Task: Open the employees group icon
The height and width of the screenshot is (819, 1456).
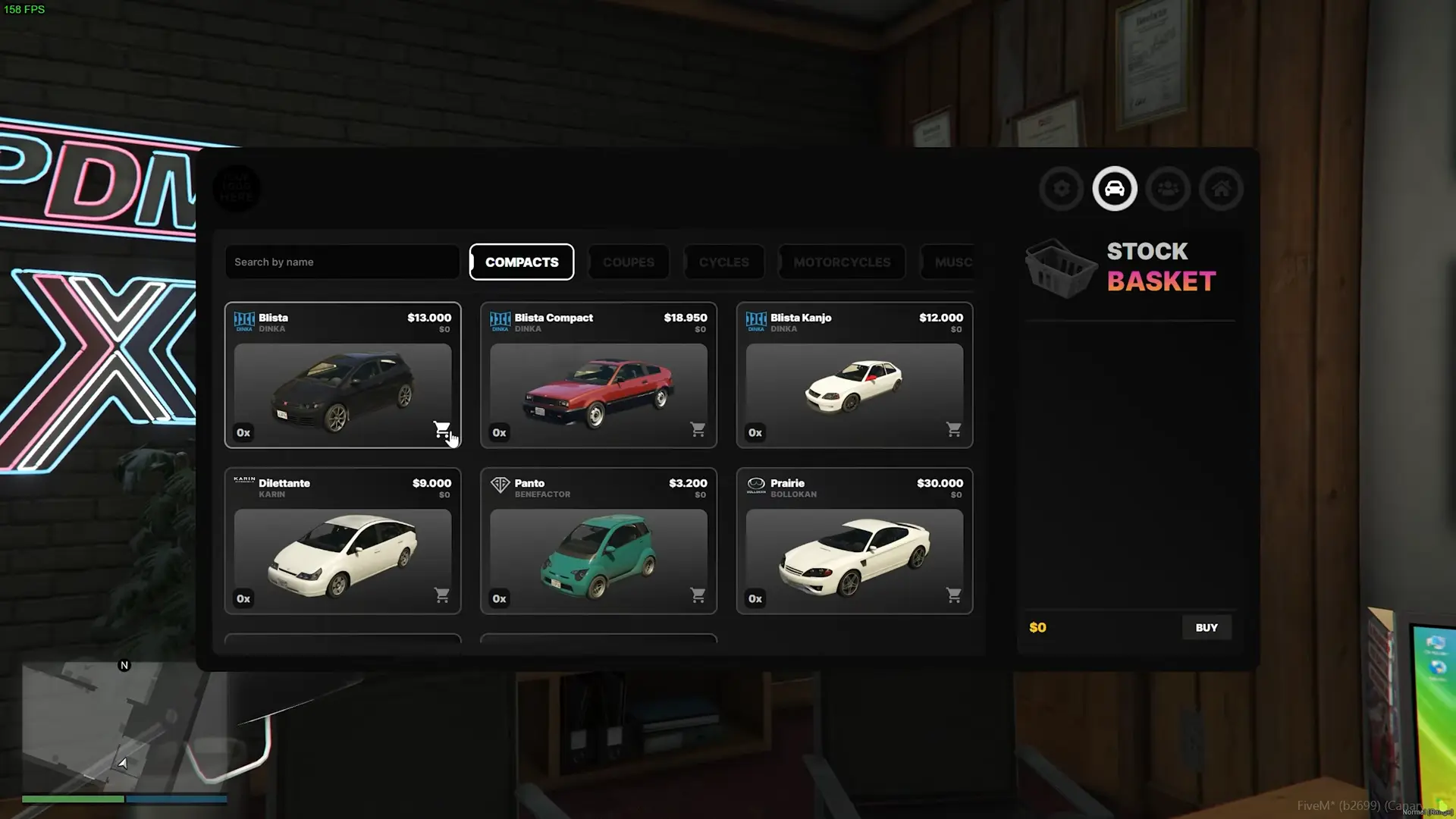Action: point(1168,189)
